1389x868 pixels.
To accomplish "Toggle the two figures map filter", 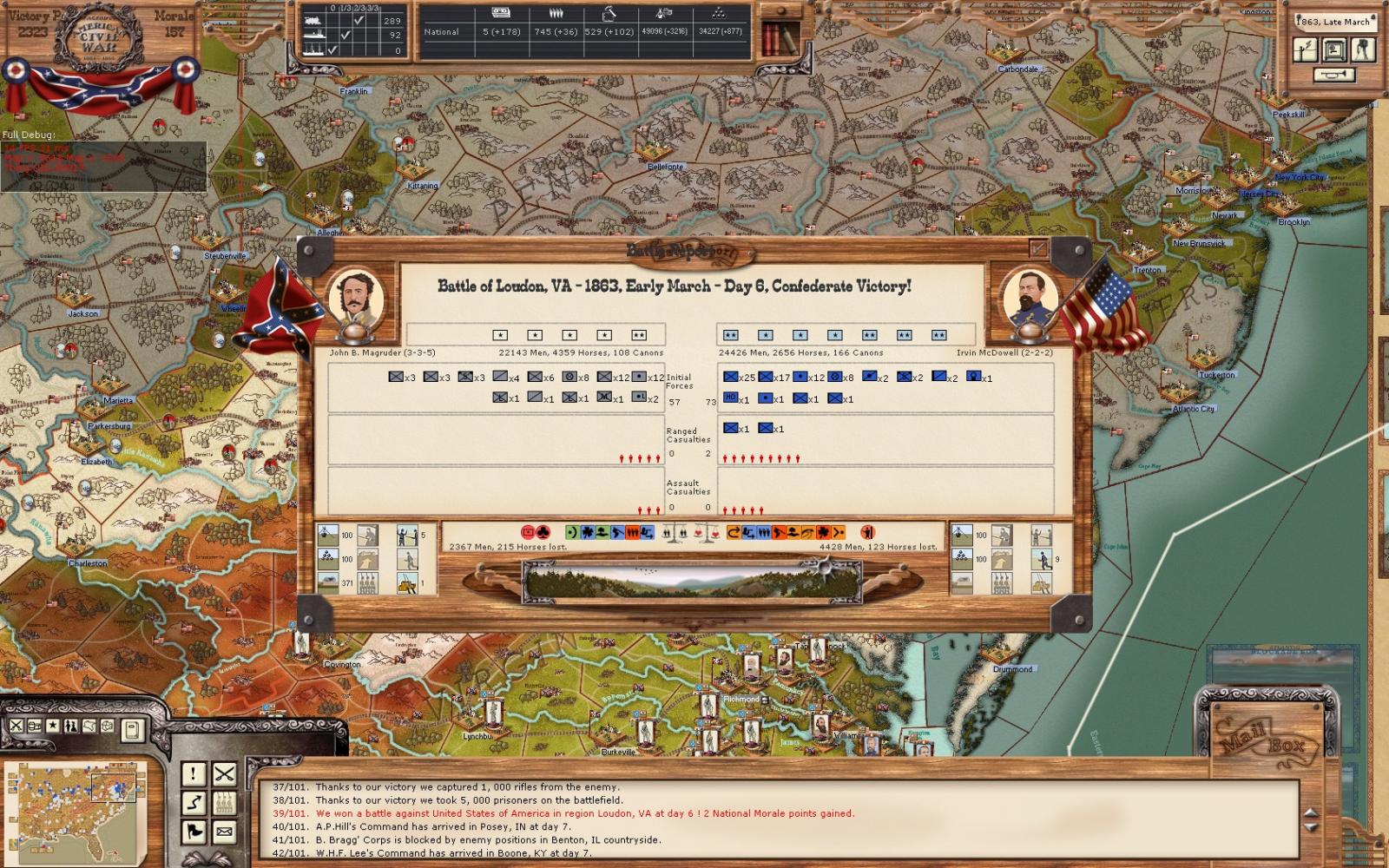I will 72,726.
